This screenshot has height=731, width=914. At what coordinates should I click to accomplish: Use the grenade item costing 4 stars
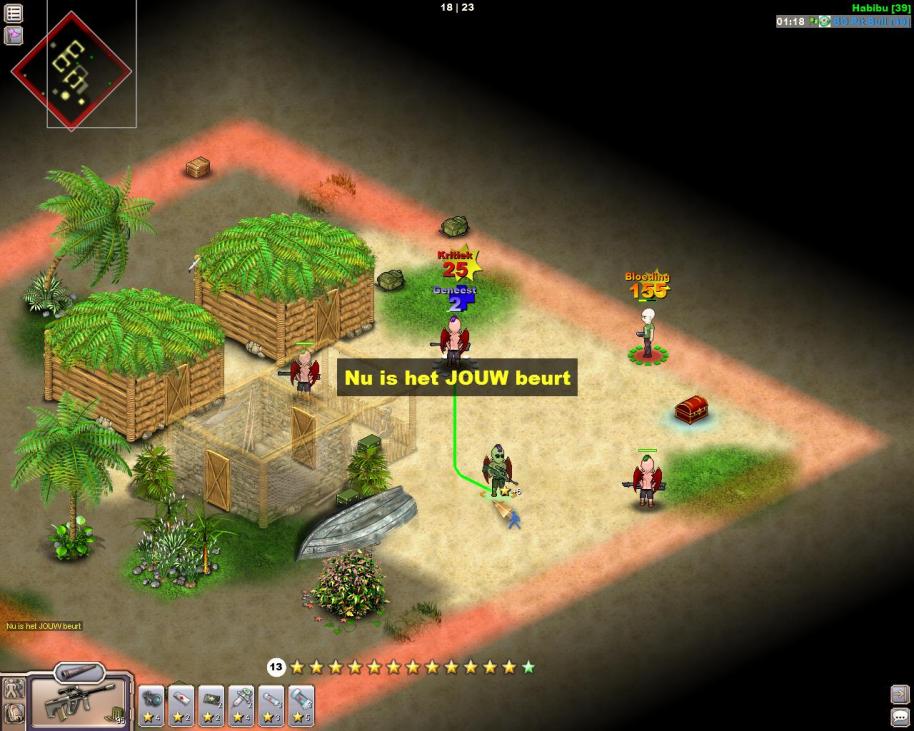[x=151, y=701]
